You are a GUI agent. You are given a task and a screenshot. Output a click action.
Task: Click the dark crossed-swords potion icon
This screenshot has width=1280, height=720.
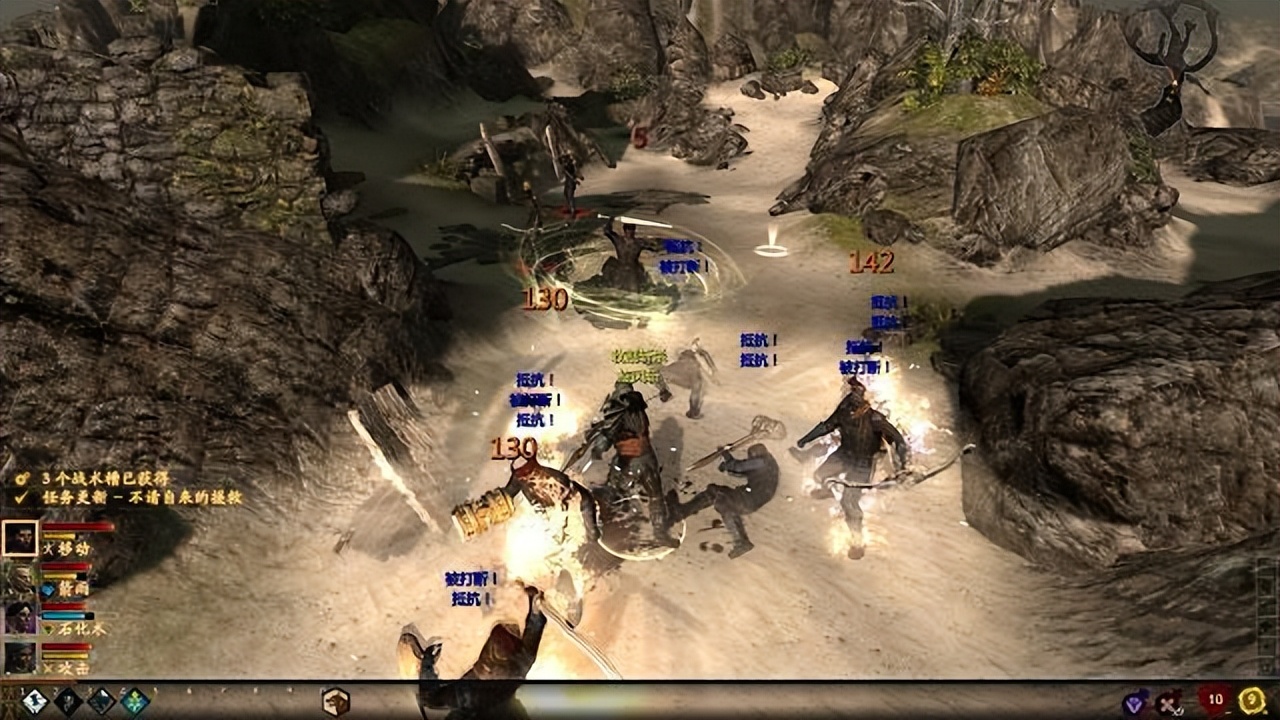point(1169,703)
